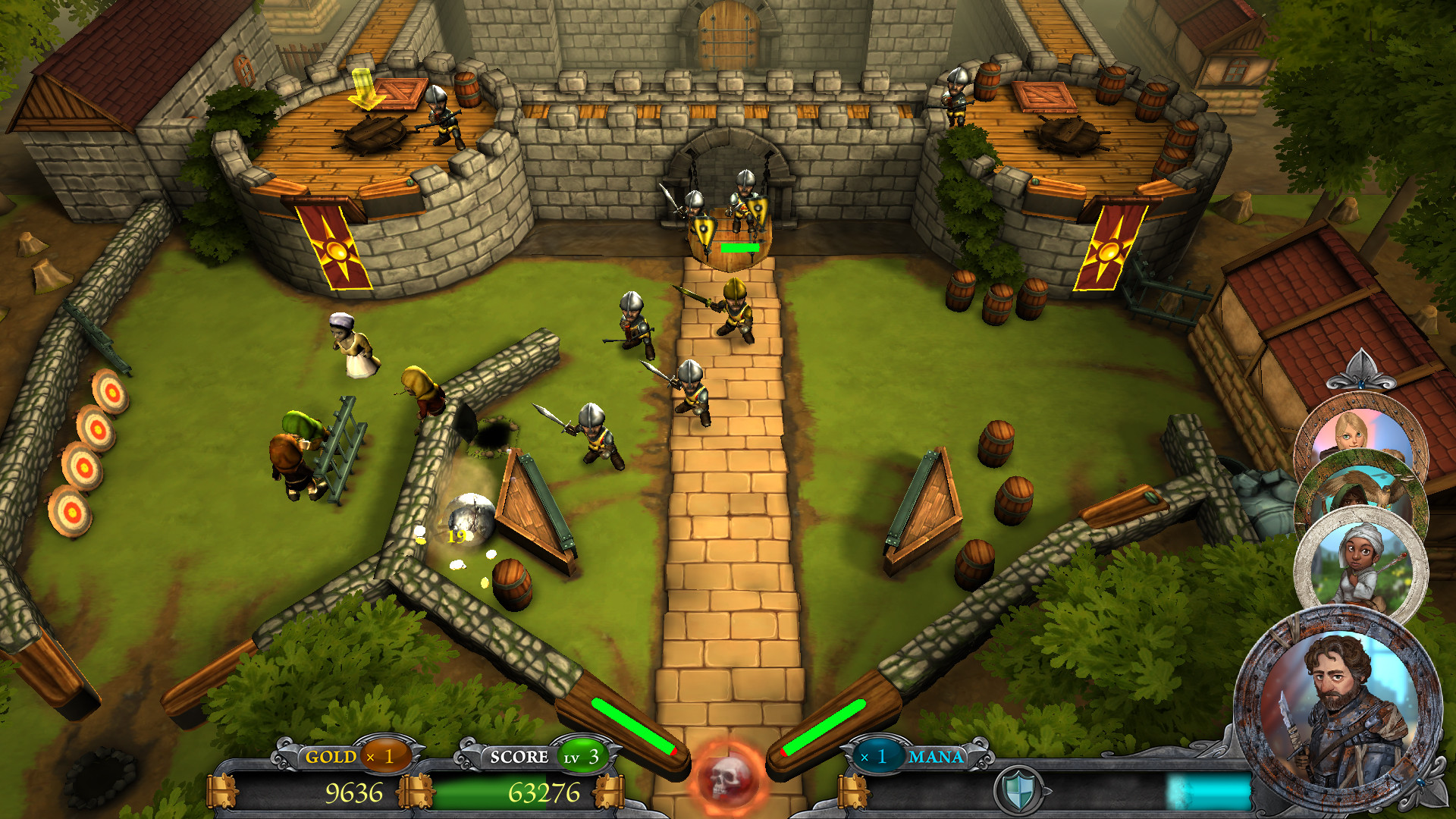1456x819 pixels.
Task: Click the SCORE label plaque
Action: (x=519, y=756)
